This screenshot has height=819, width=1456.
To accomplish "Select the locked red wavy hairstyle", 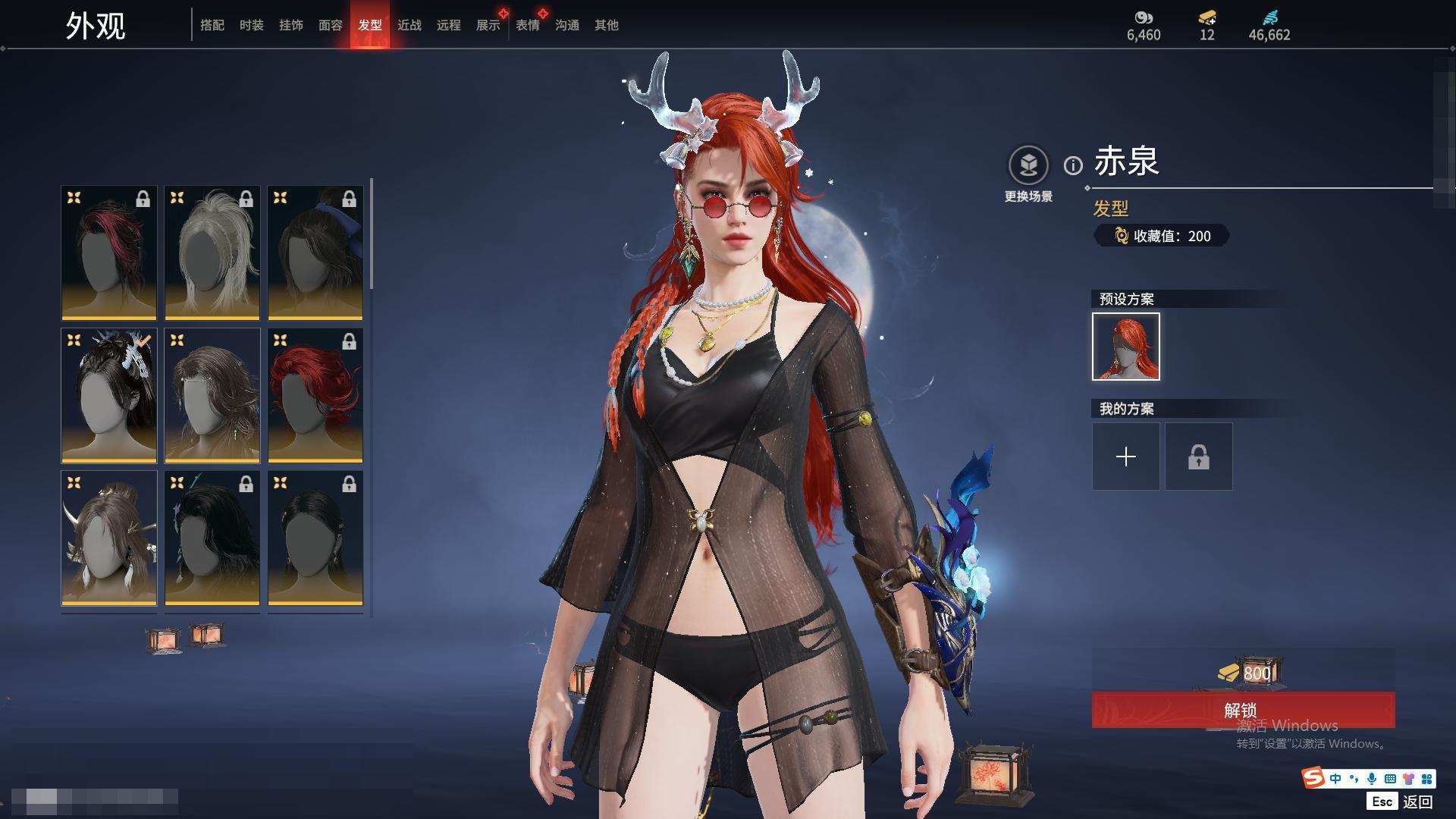I will point(315,395).
